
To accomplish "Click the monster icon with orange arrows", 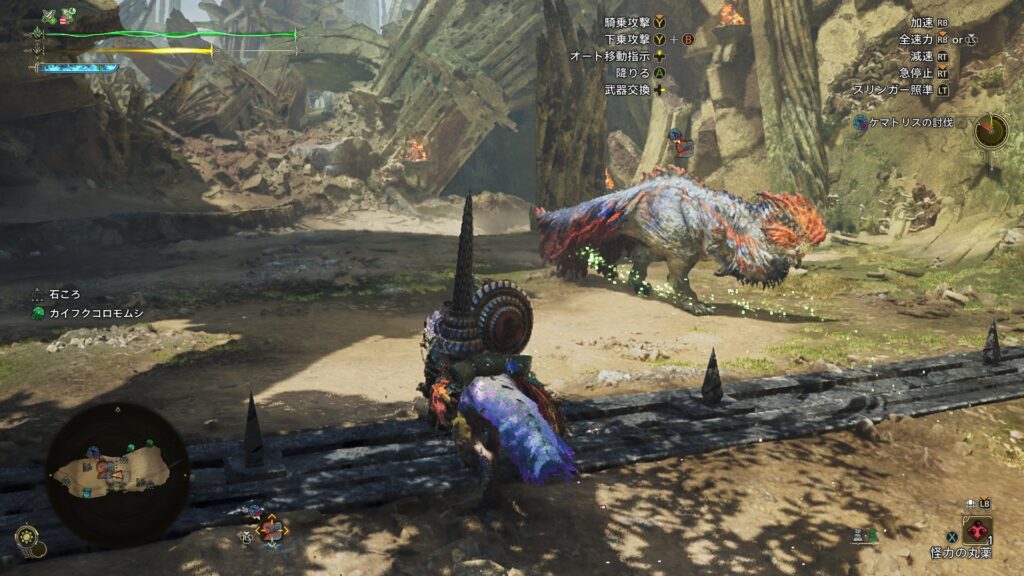I will click(270, 529).
